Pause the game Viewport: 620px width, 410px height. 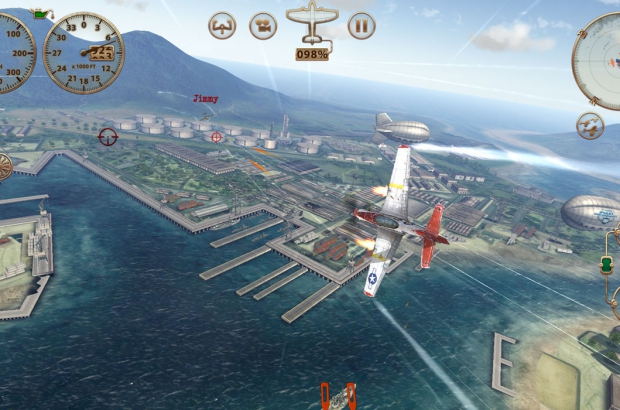coord(361,26)
